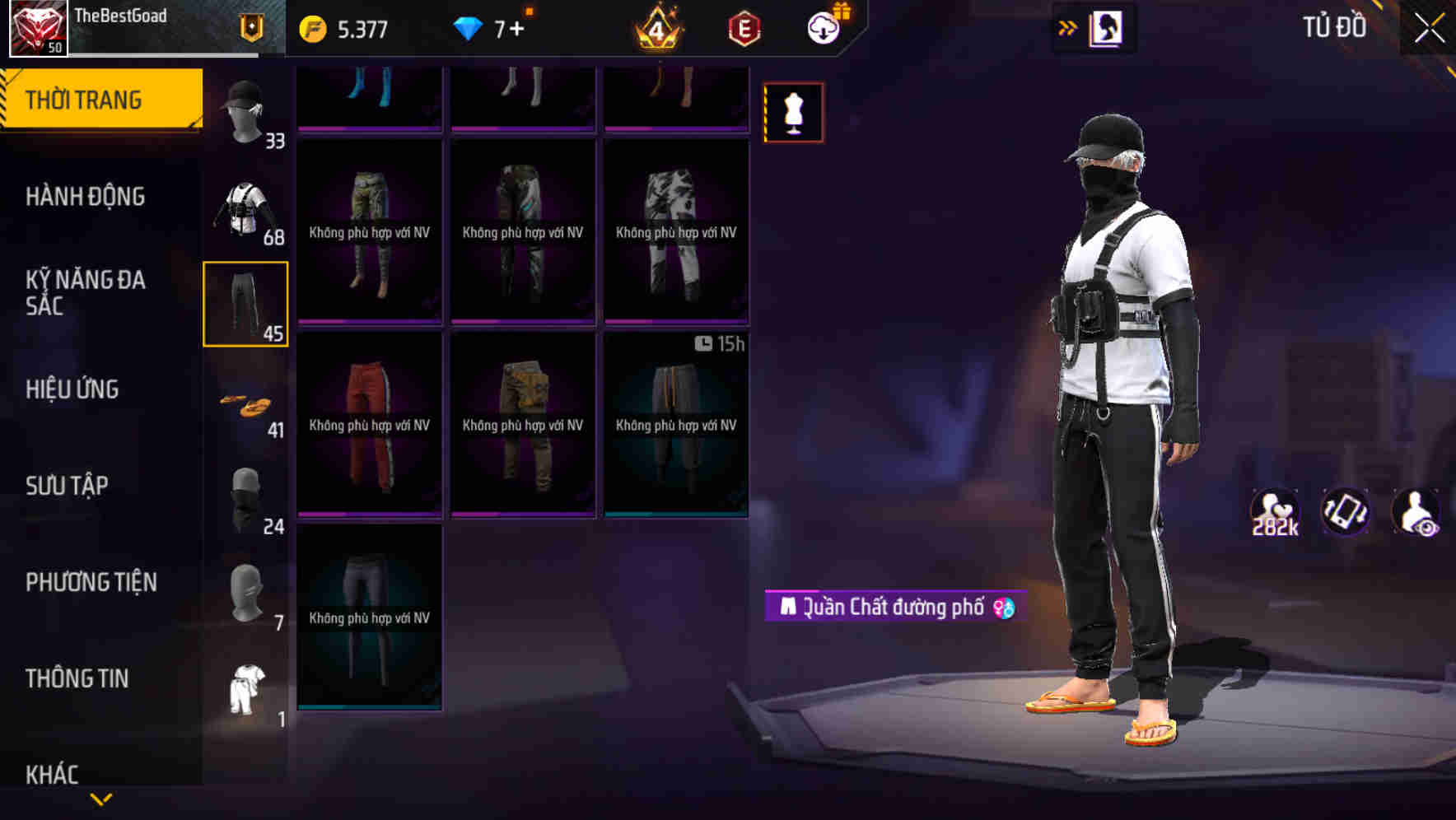Toggle the mannequin display option
1456x820 pixels.
coord(793,111)
